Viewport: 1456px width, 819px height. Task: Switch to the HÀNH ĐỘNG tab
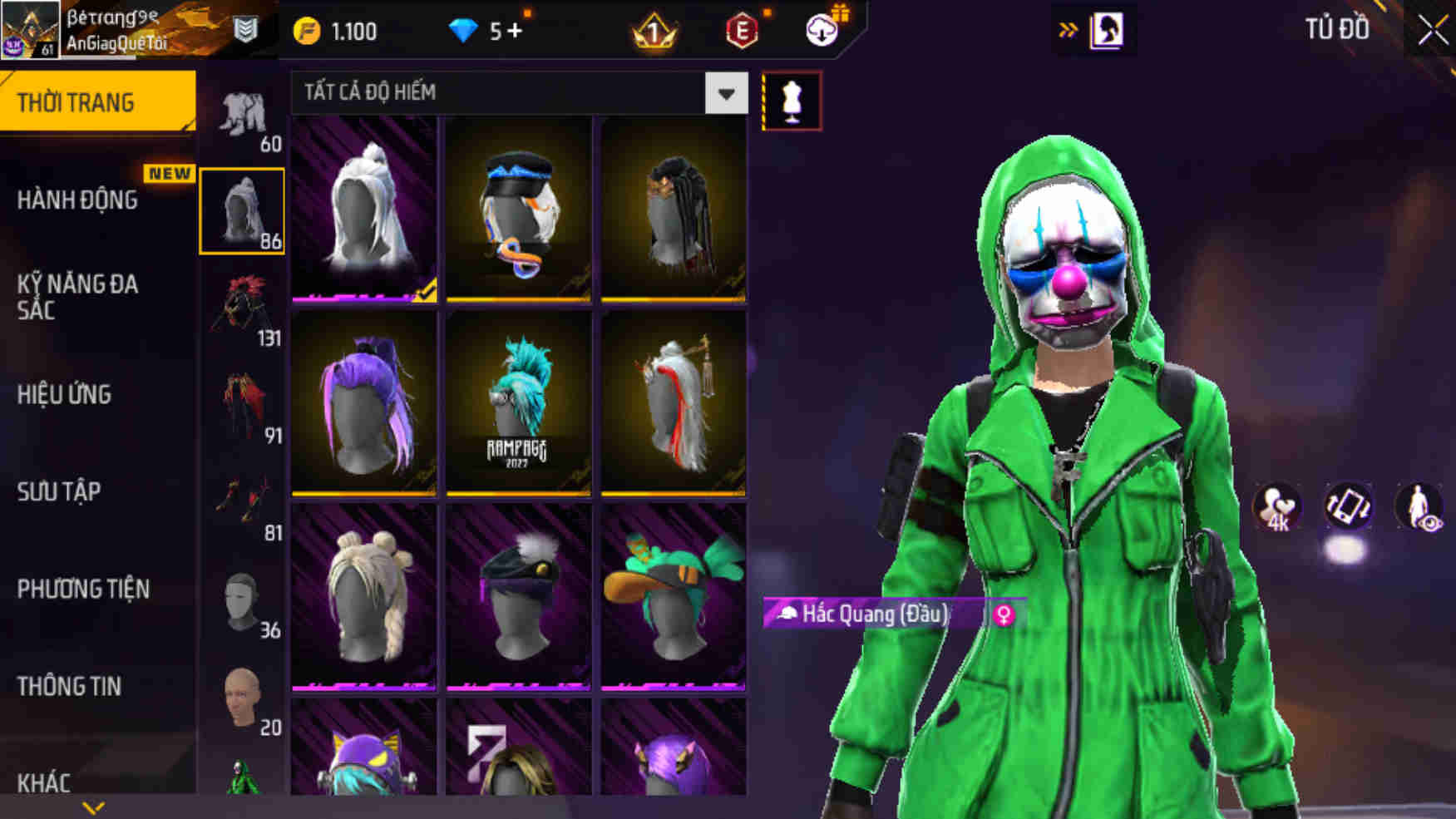tap(79, 200)
